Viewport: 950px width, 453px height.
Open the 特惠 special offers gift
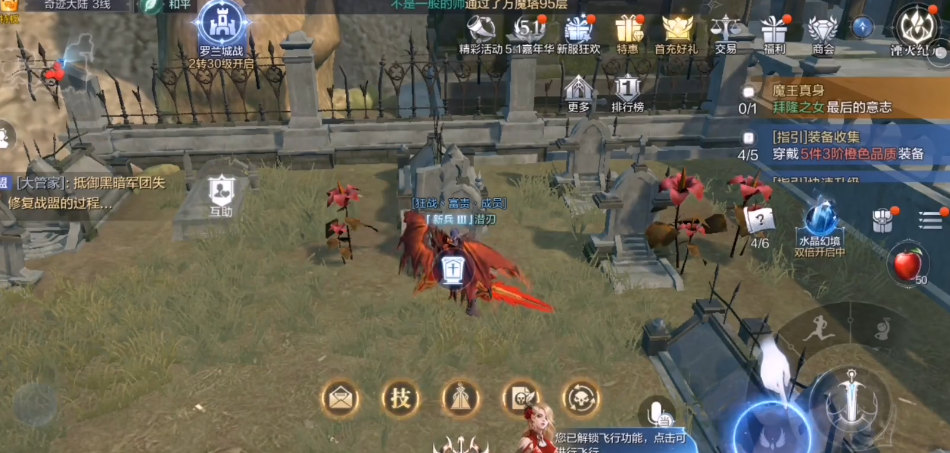628,32
